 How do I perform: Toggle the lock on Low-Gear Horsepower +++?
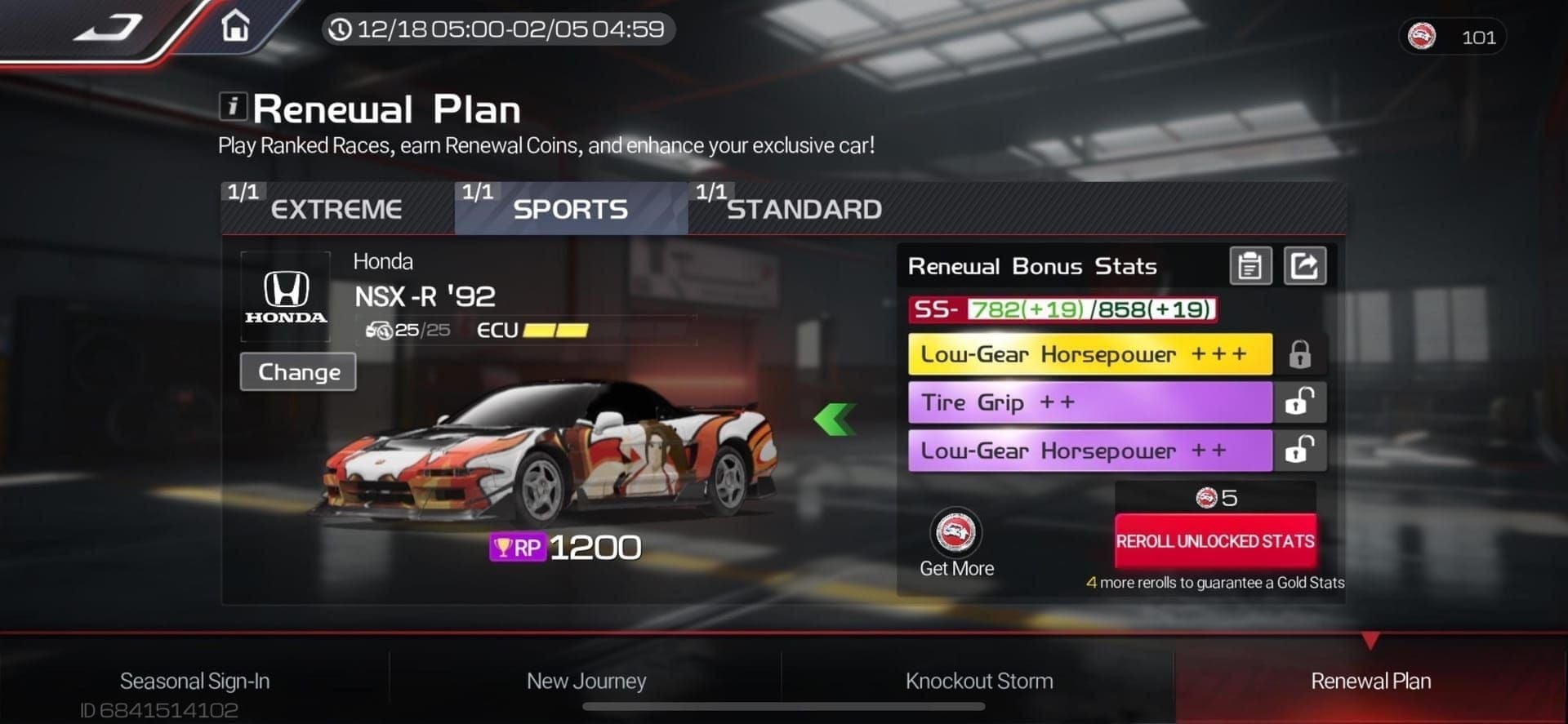click(x=1299, y=353)
